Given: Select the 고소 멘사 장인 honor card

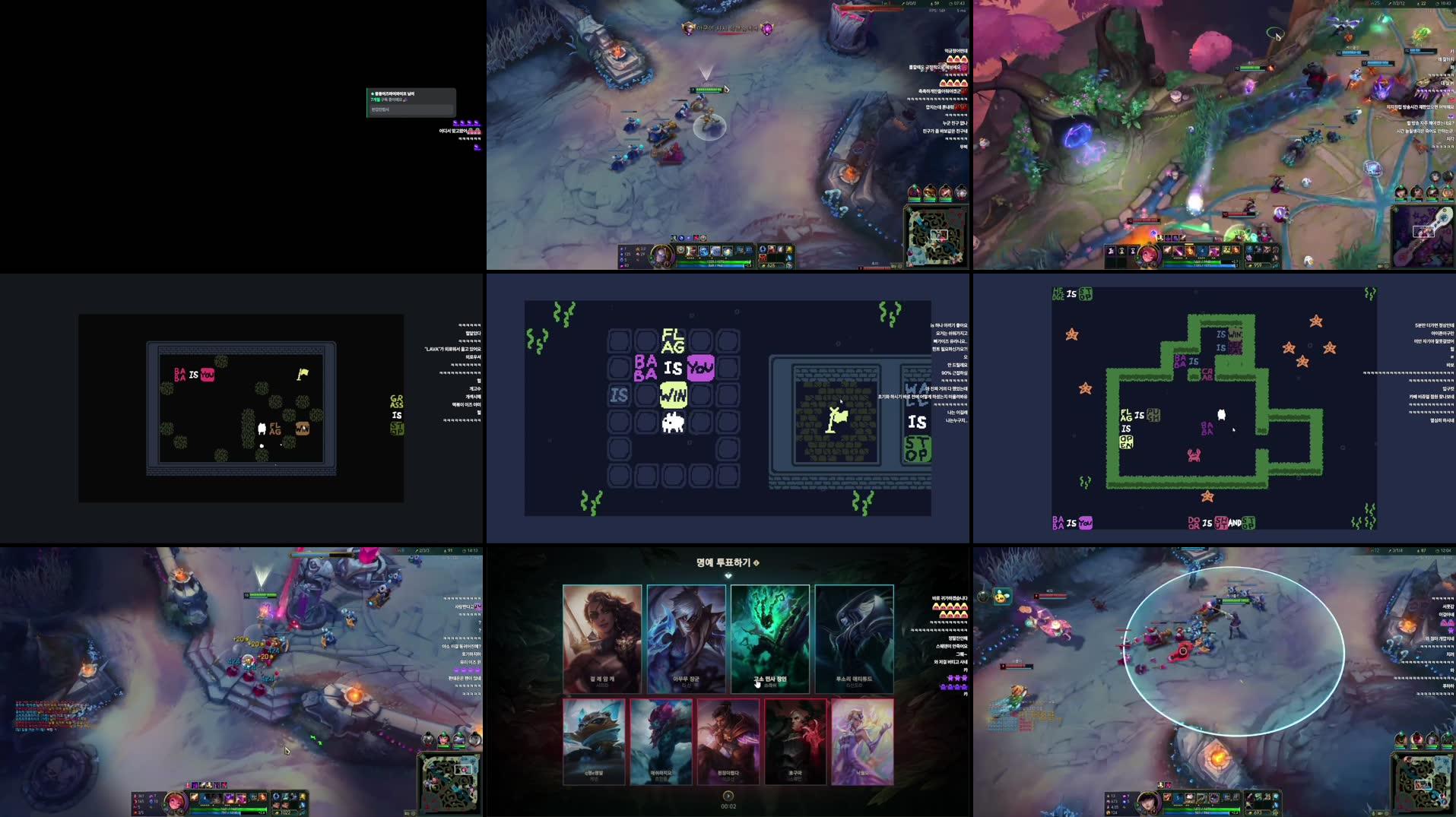Looking at the screenshot, I should [x=769, y=638].
